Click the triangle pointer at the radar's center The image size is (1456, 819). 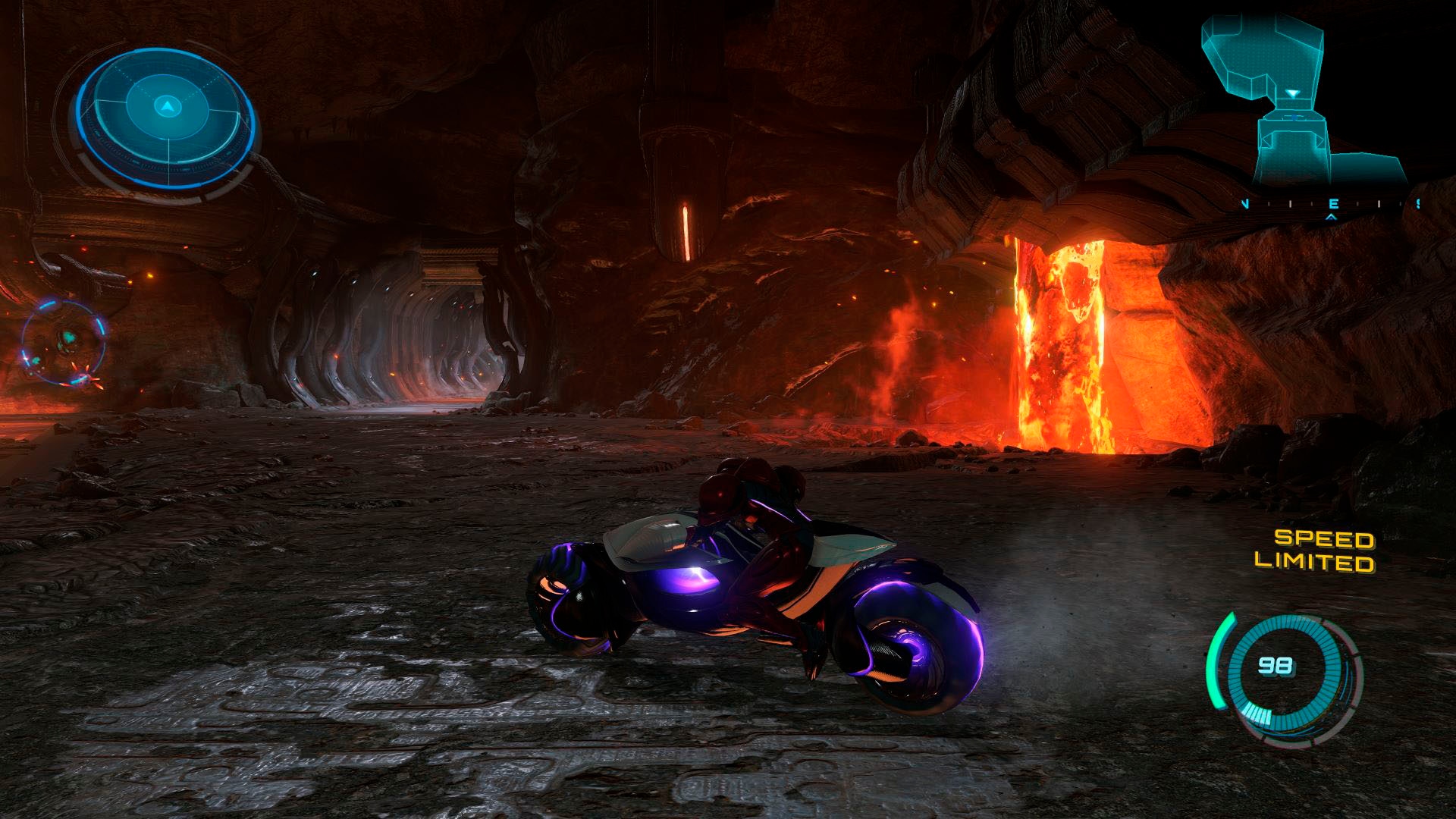tap(167, 108)
